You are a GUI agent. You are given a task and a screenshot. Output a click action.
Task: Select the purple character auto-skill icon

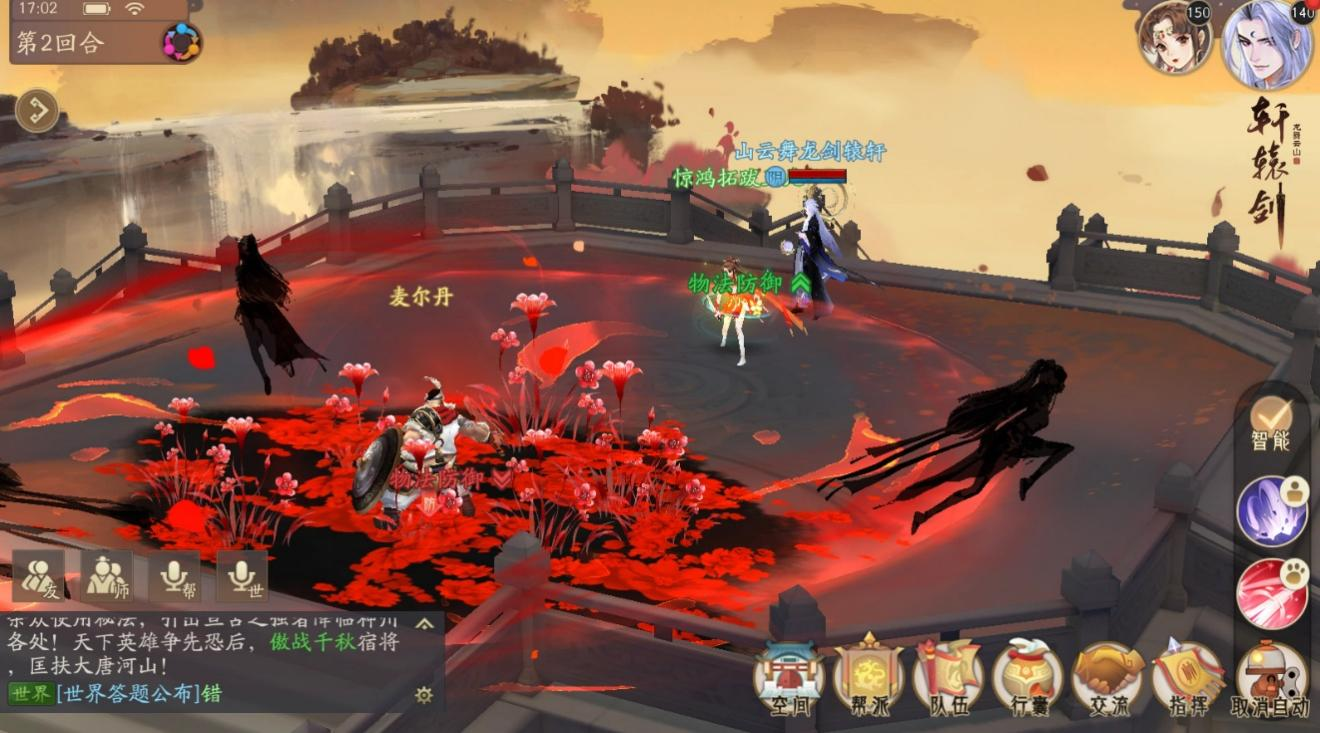click(x=1271, y=511)
